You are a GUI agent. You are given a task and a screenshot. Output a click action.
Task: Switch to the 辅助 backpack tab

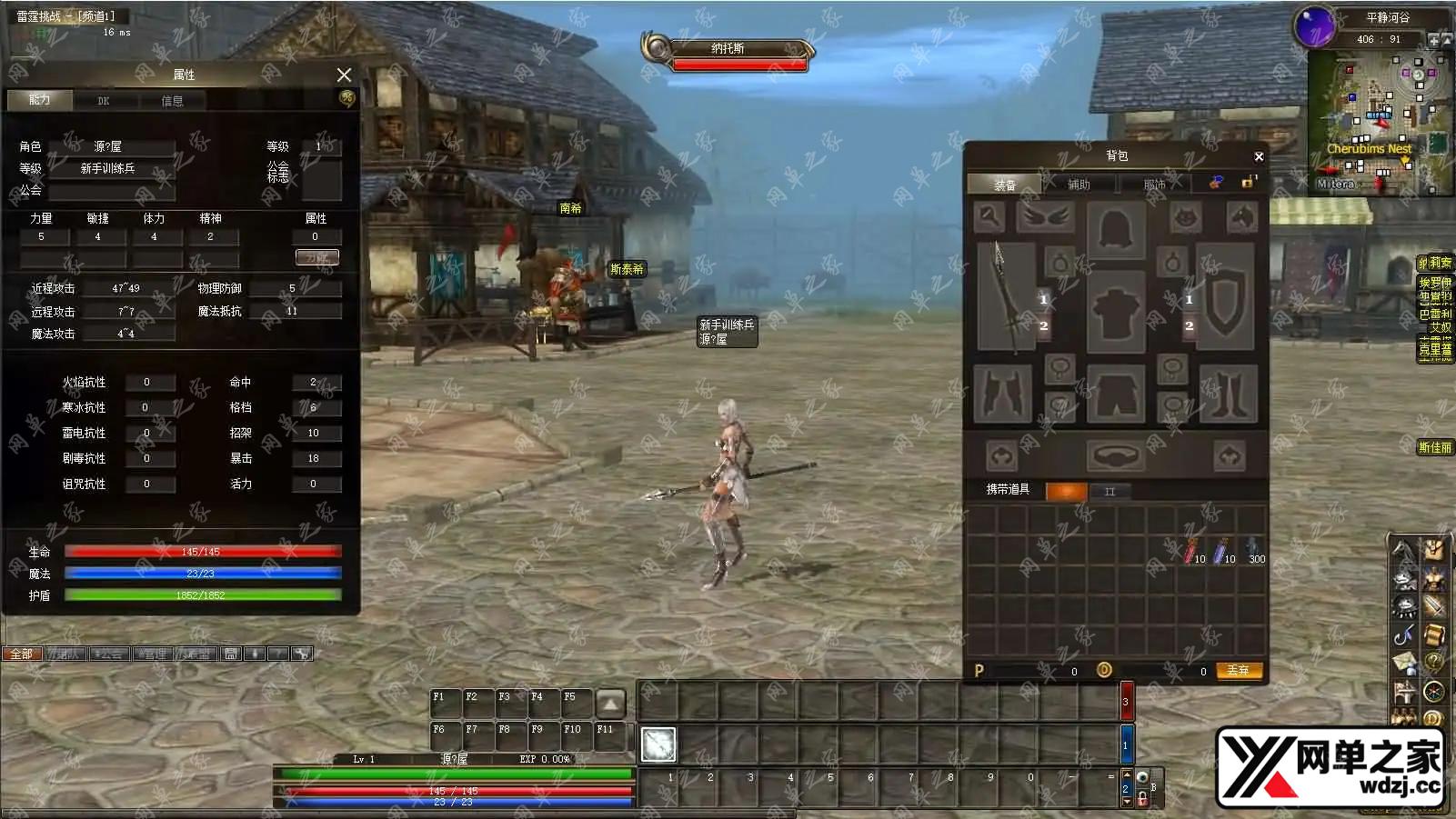click(x=1079, y=185)
